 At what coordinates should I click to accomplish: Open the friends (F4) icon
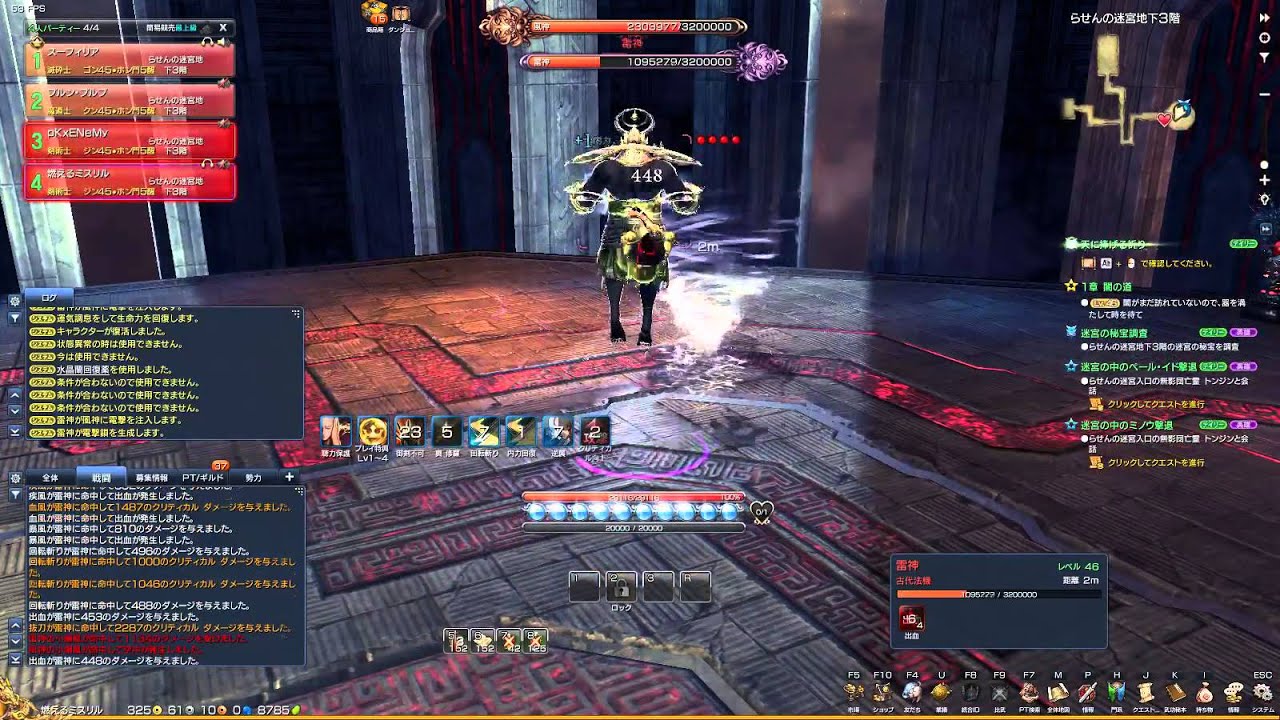coord(912,692)
